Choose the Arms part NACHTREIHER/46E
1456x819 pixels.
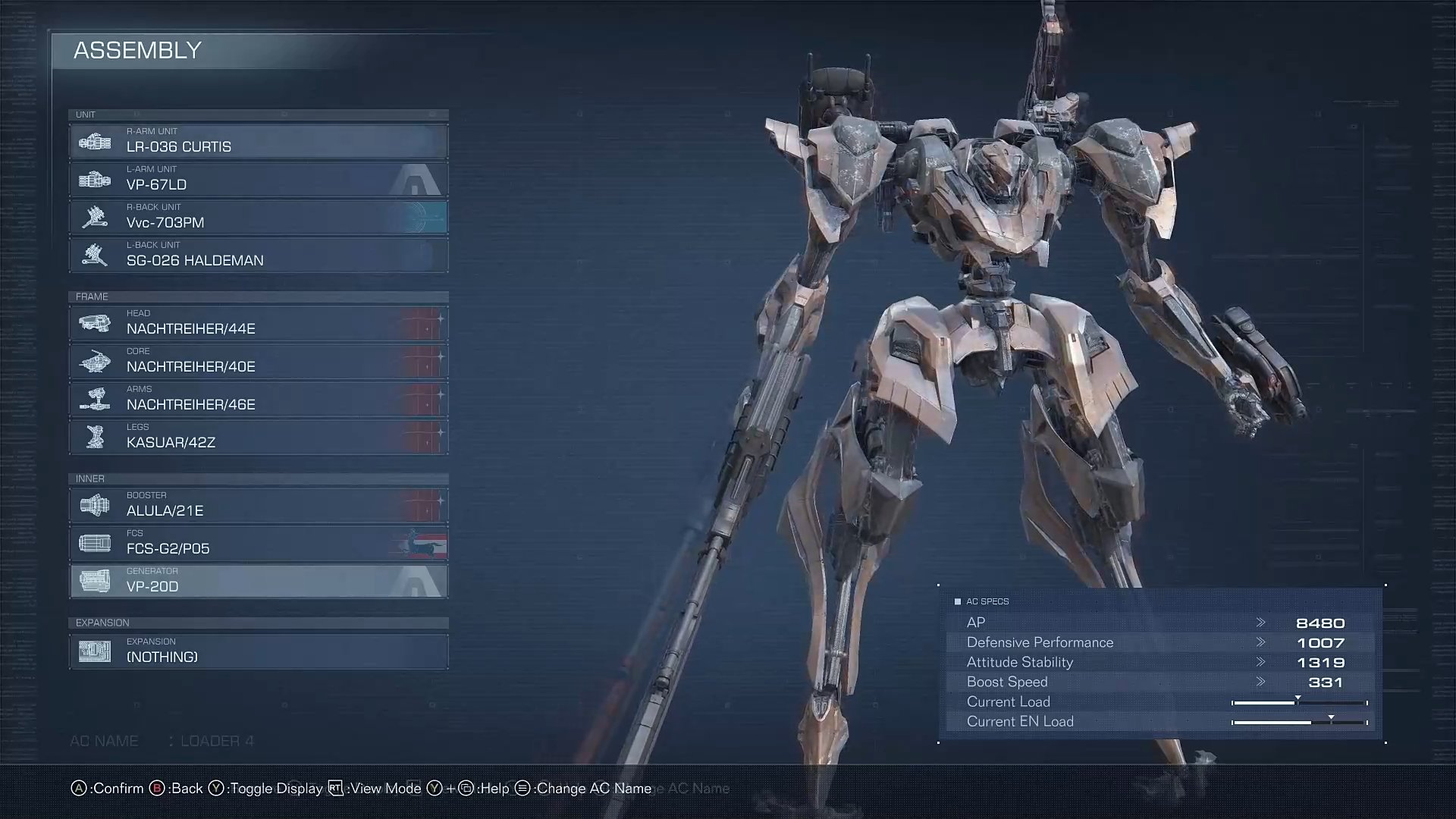(x=258, y=399)
